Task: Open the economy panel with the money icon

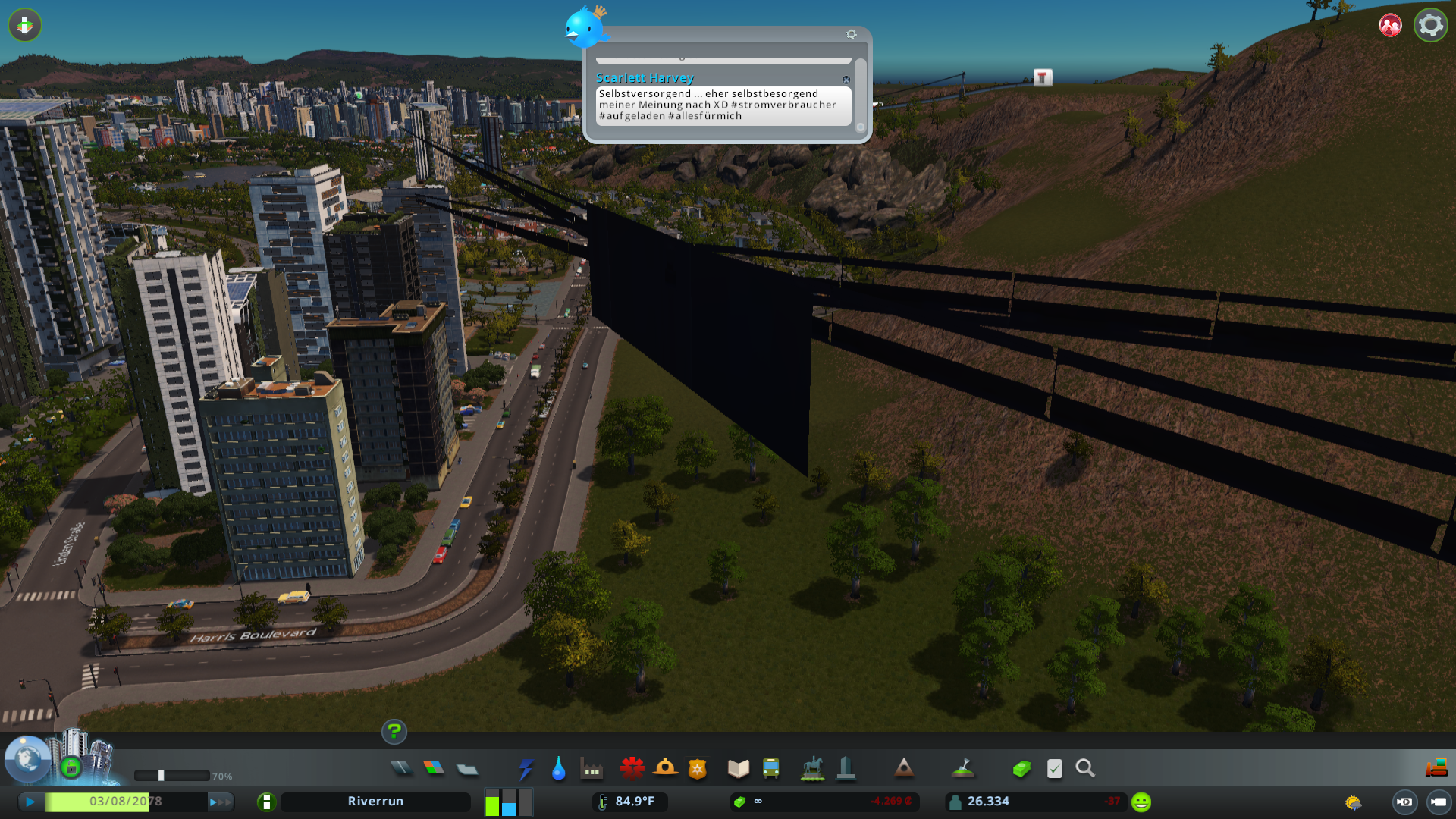Action: 1021,768
